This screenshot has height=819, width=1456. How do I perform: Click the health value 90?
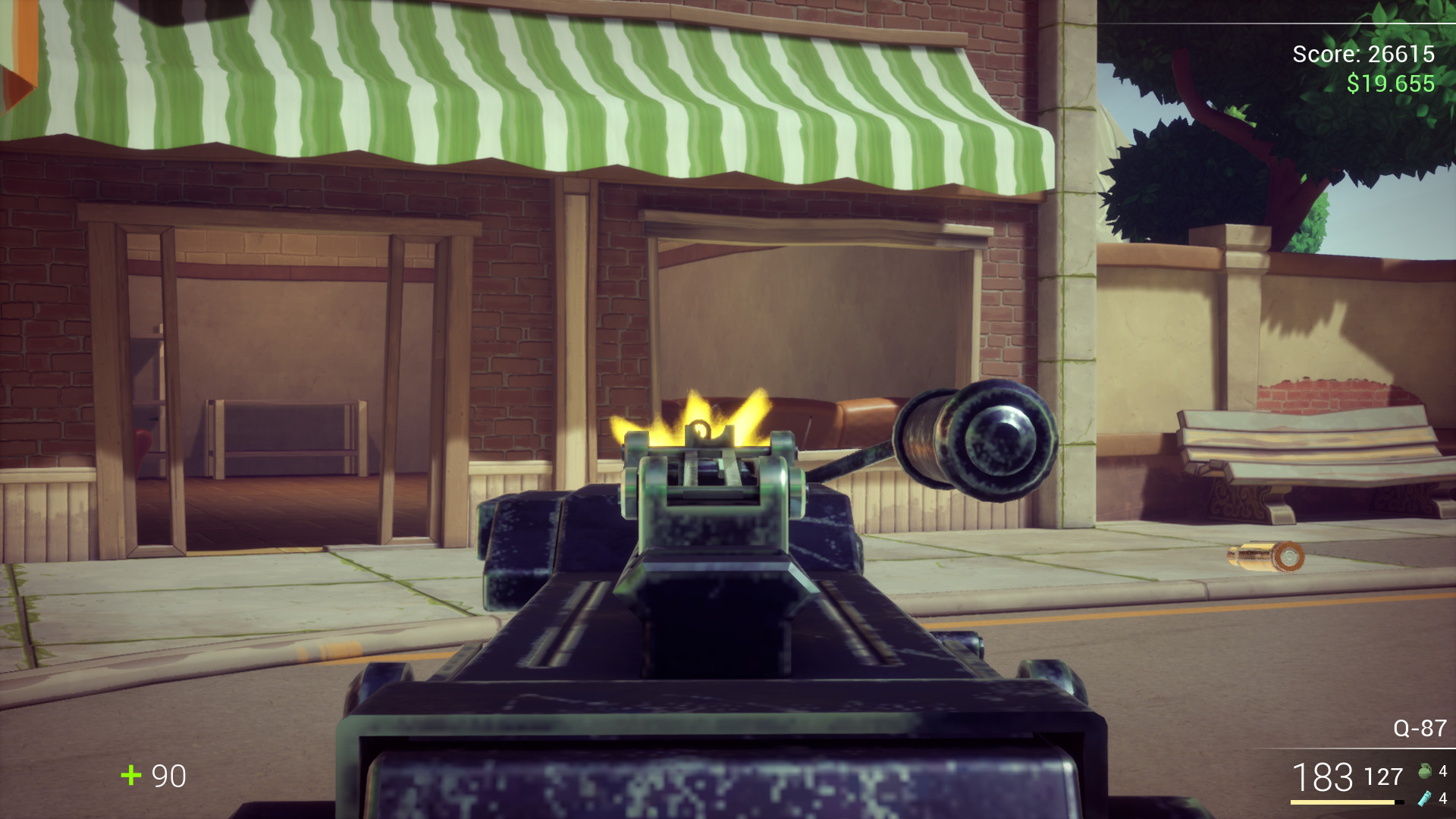point(168,777)
